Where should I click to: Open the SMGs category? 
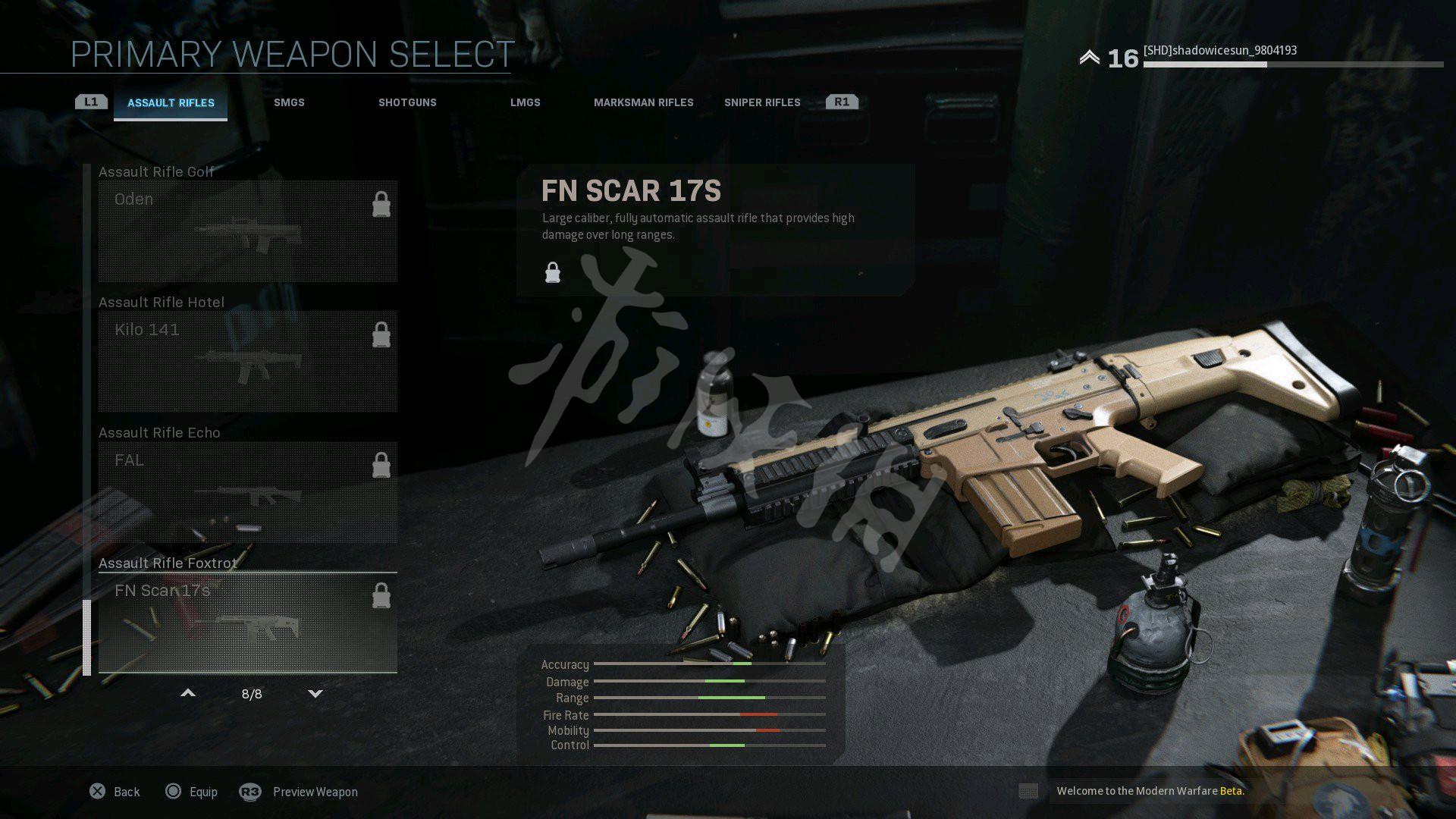point(289,102)
